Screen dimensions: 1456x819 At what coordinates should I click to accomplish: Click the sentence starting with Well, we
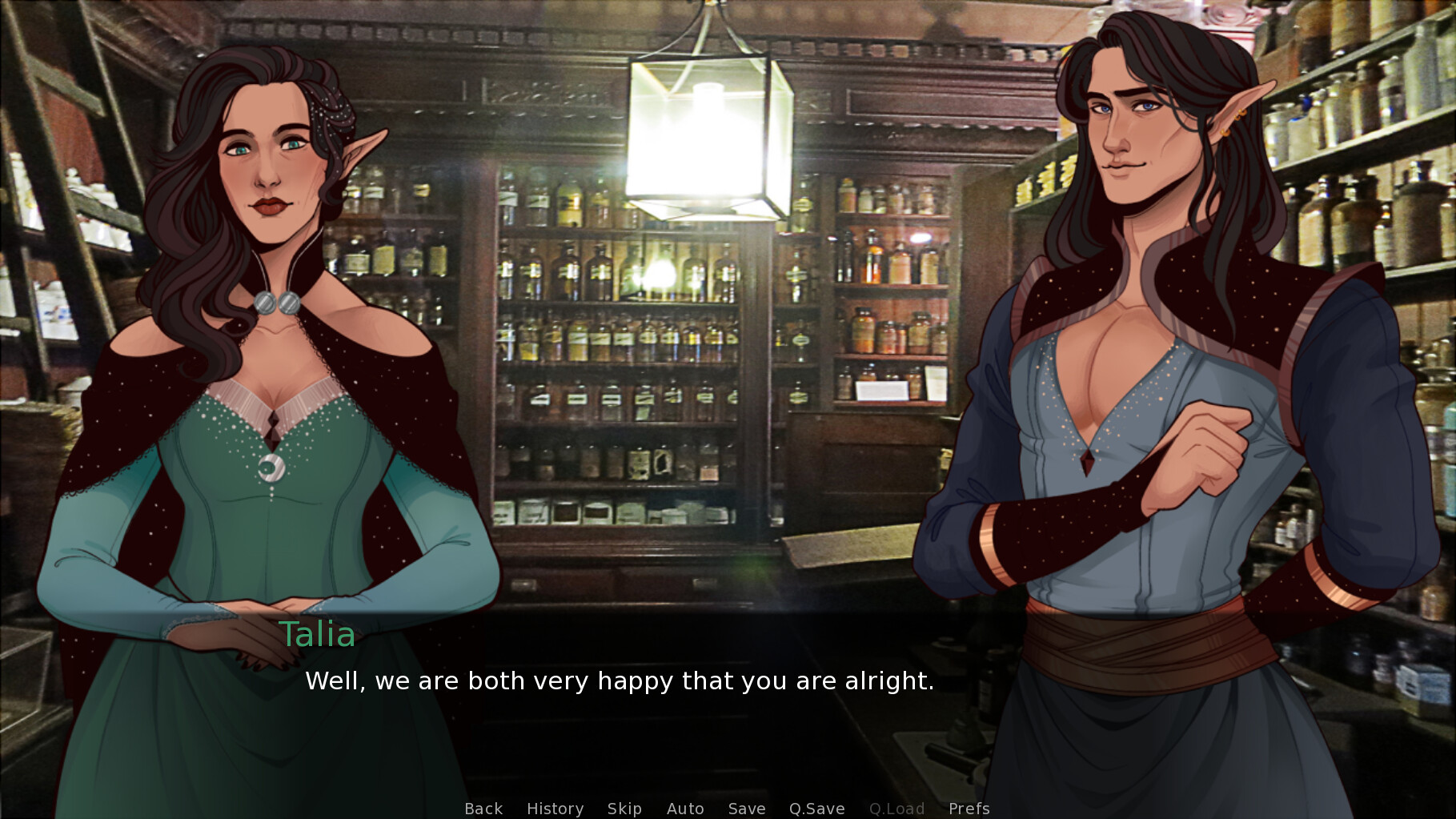[619, 681]
